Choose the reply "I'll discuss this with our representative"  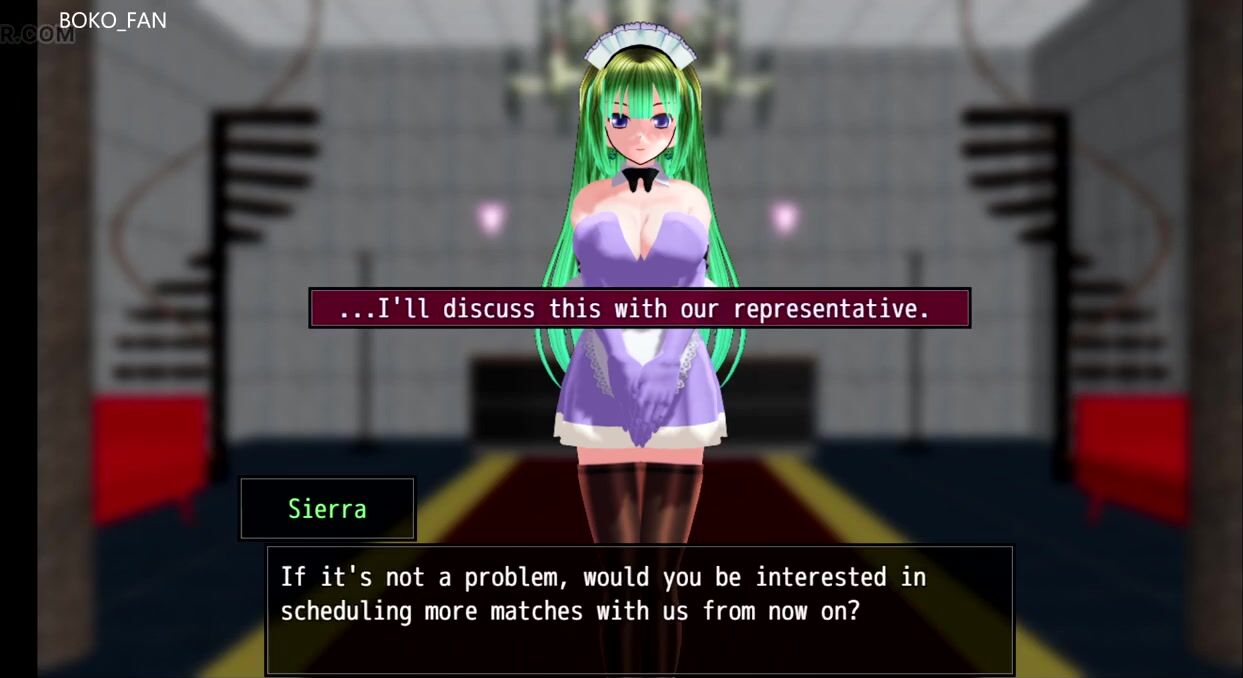pos(639,309)
